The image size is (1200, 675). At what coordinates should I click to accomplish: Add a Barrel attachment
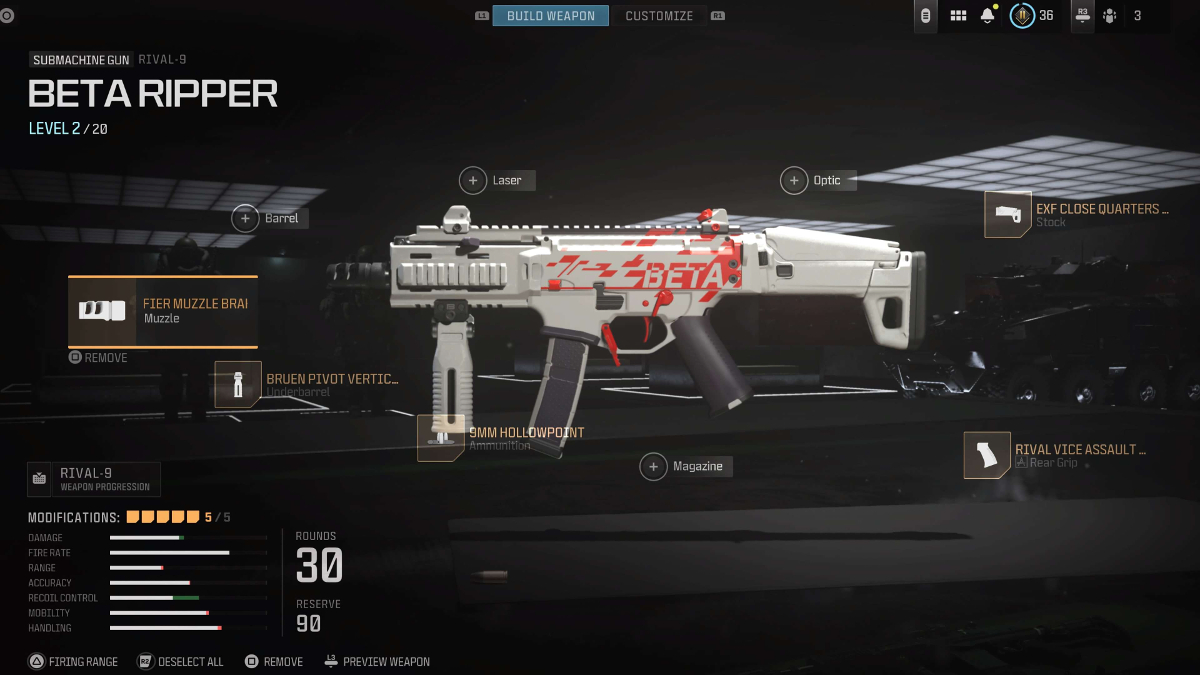click(246, 218)
